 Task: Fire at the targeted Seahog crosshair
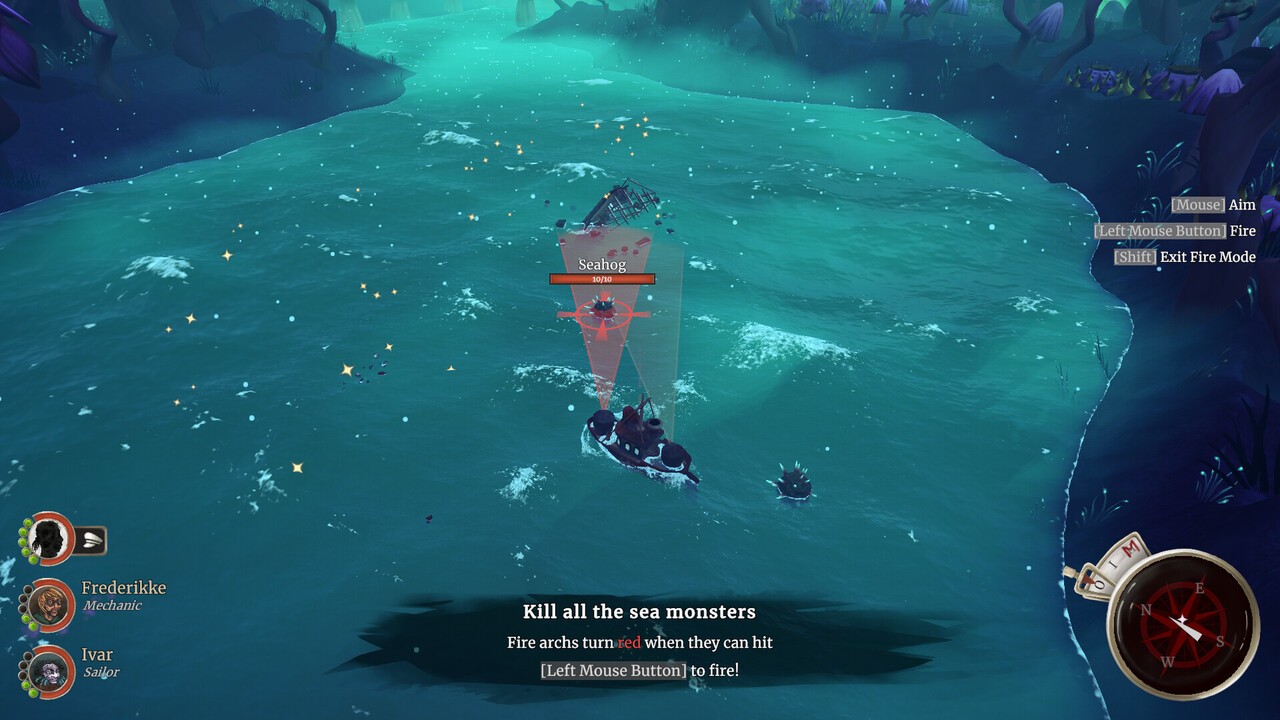[603, 313]
